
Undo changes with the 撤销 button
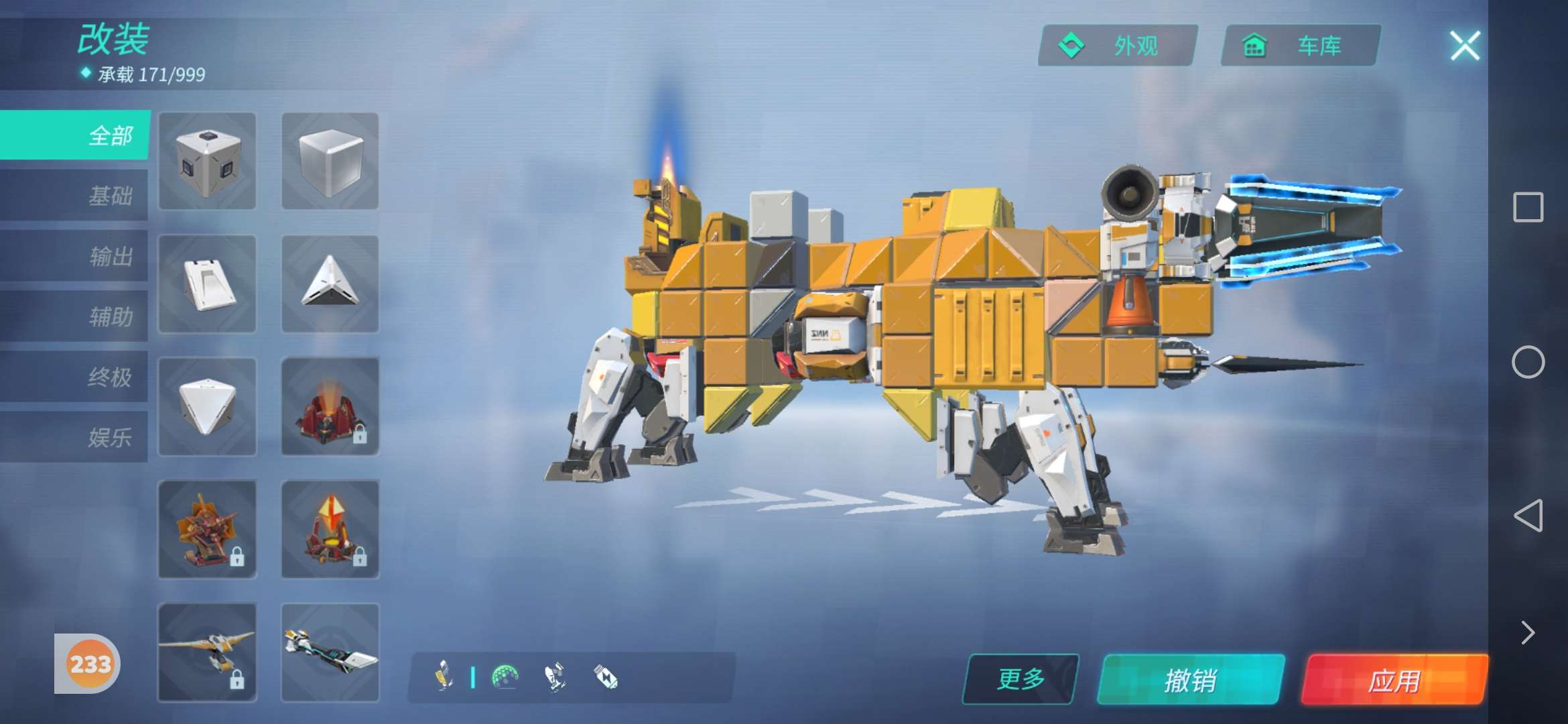tap(1191, 680)
